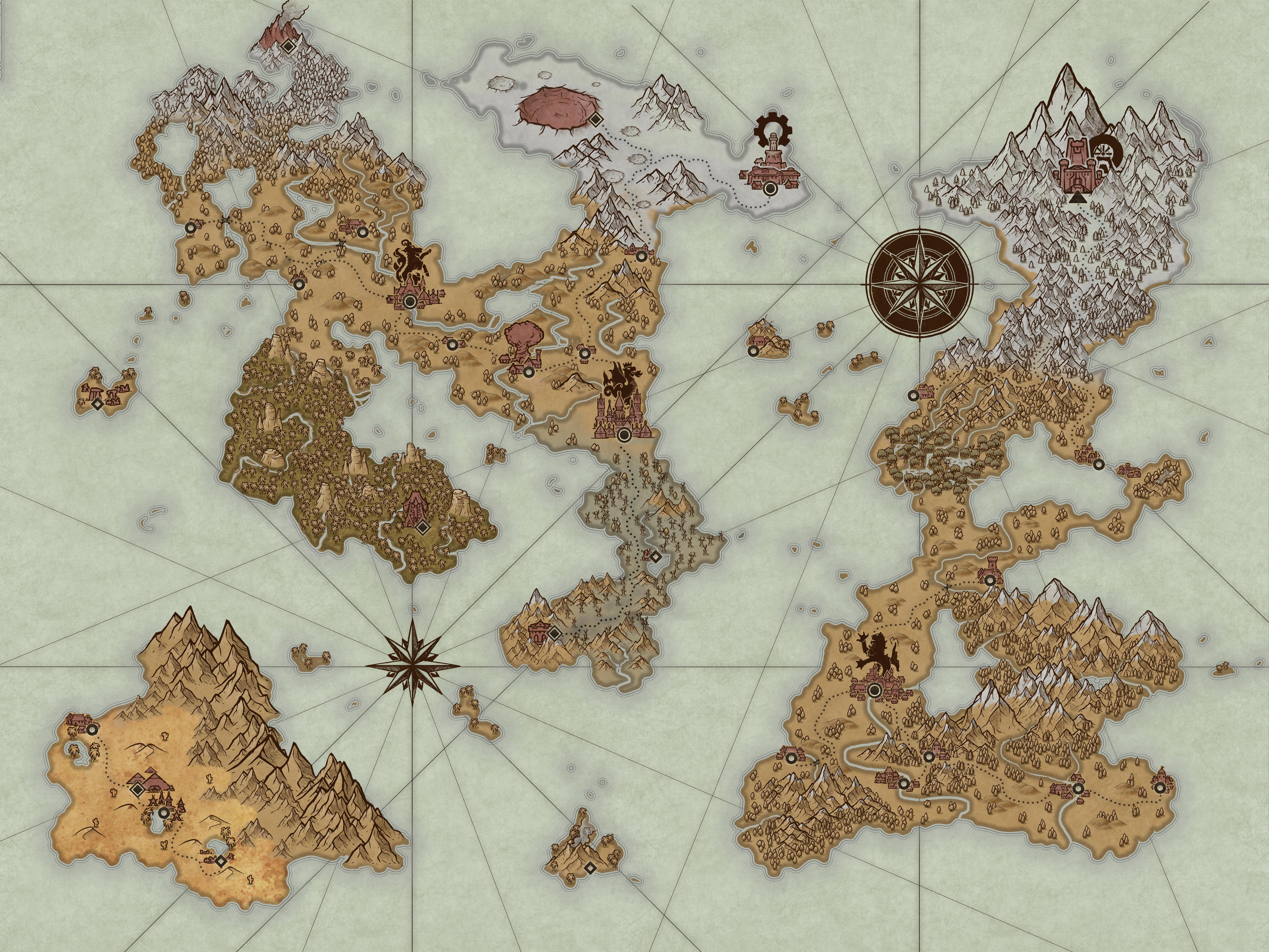
Task: Select the desert palace circle marker
Action: click(x=165, y=813)
